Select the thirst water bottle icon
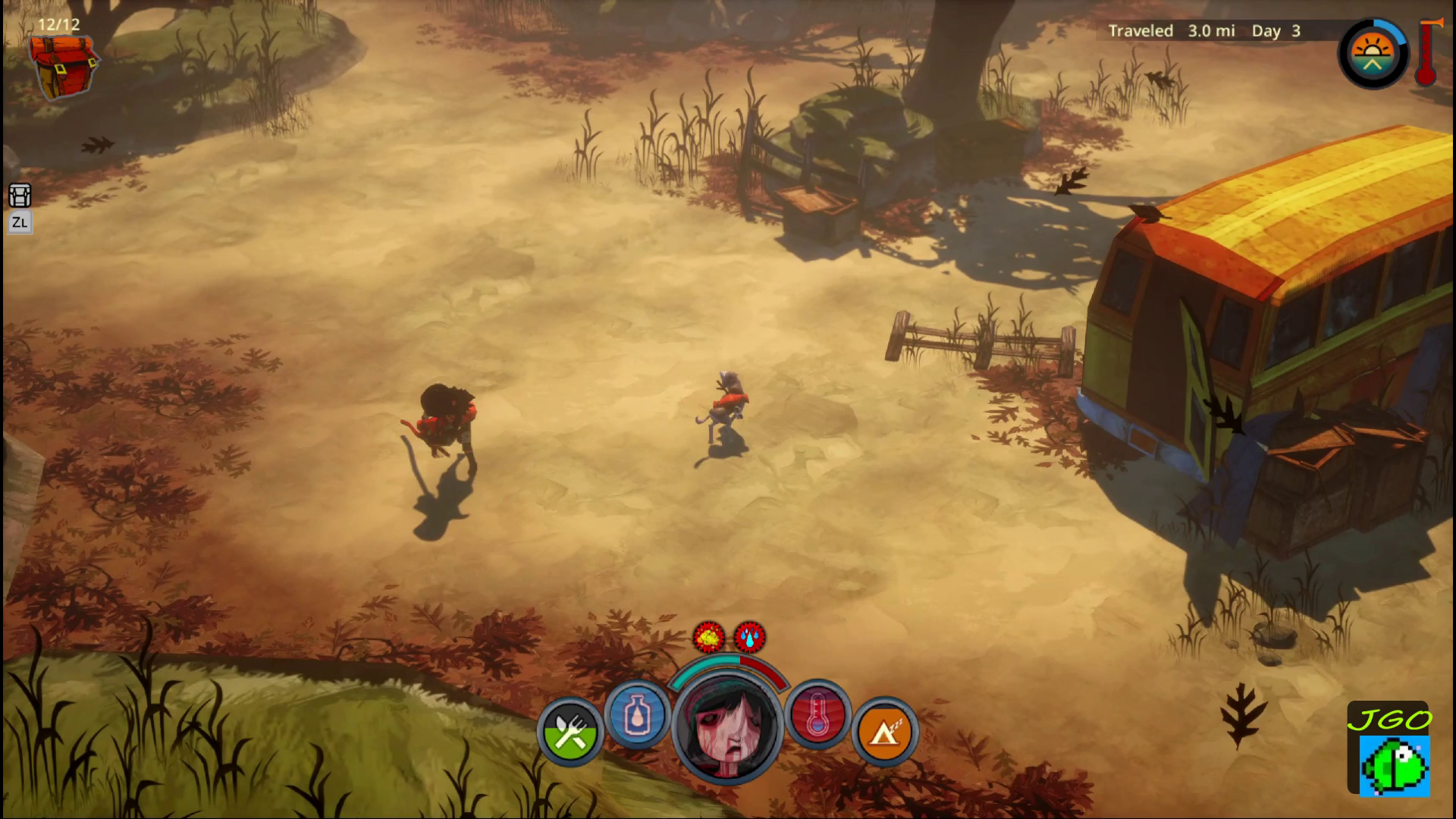 pyautogui.click(x=637, y=715)
